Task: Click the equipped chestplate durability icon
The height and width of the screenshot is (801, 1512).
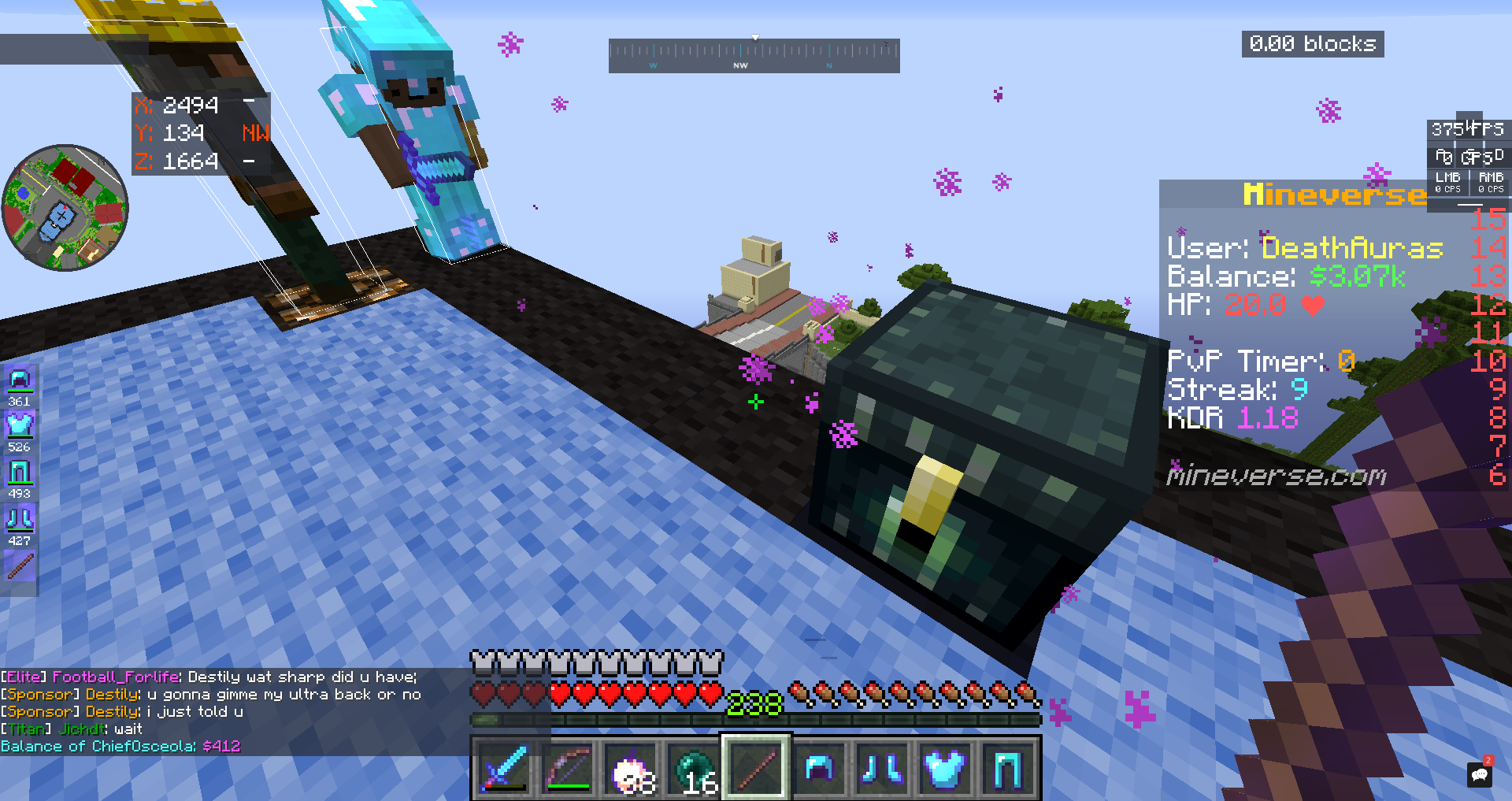Action: [x=19, y=426]
